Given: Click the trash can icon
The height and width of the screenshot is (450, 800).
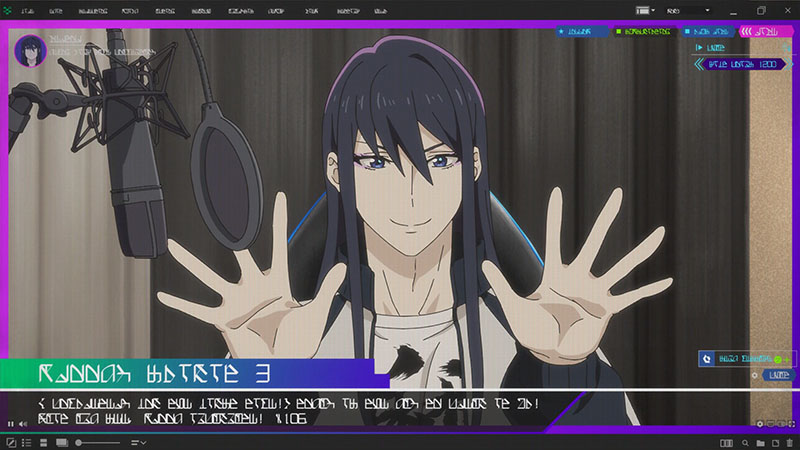Looking at the screenshot, I should coord(789,442).
